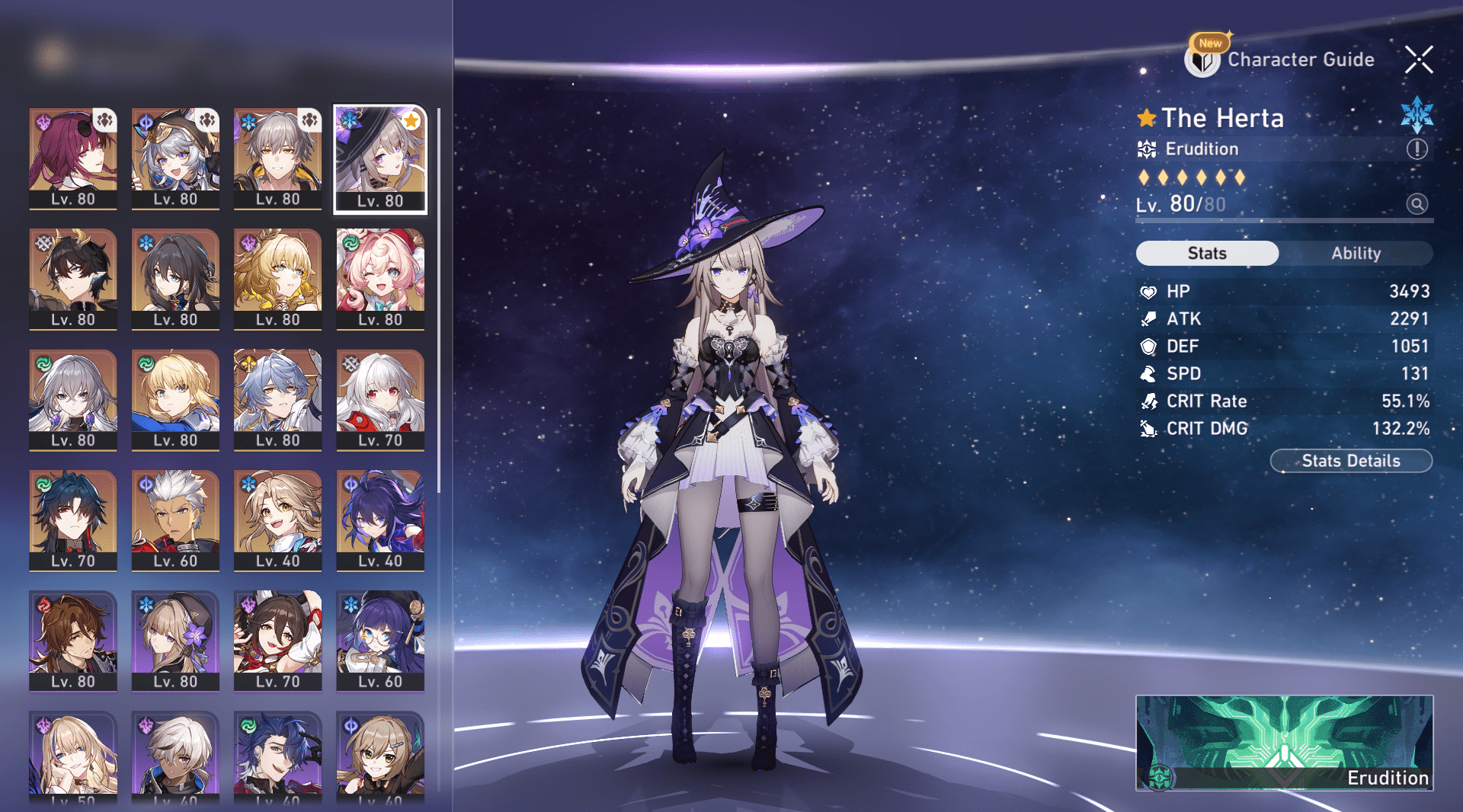Click the ATK icon in the stats list
Screen dimensions: 1463x812
[x=1148, y=318]
